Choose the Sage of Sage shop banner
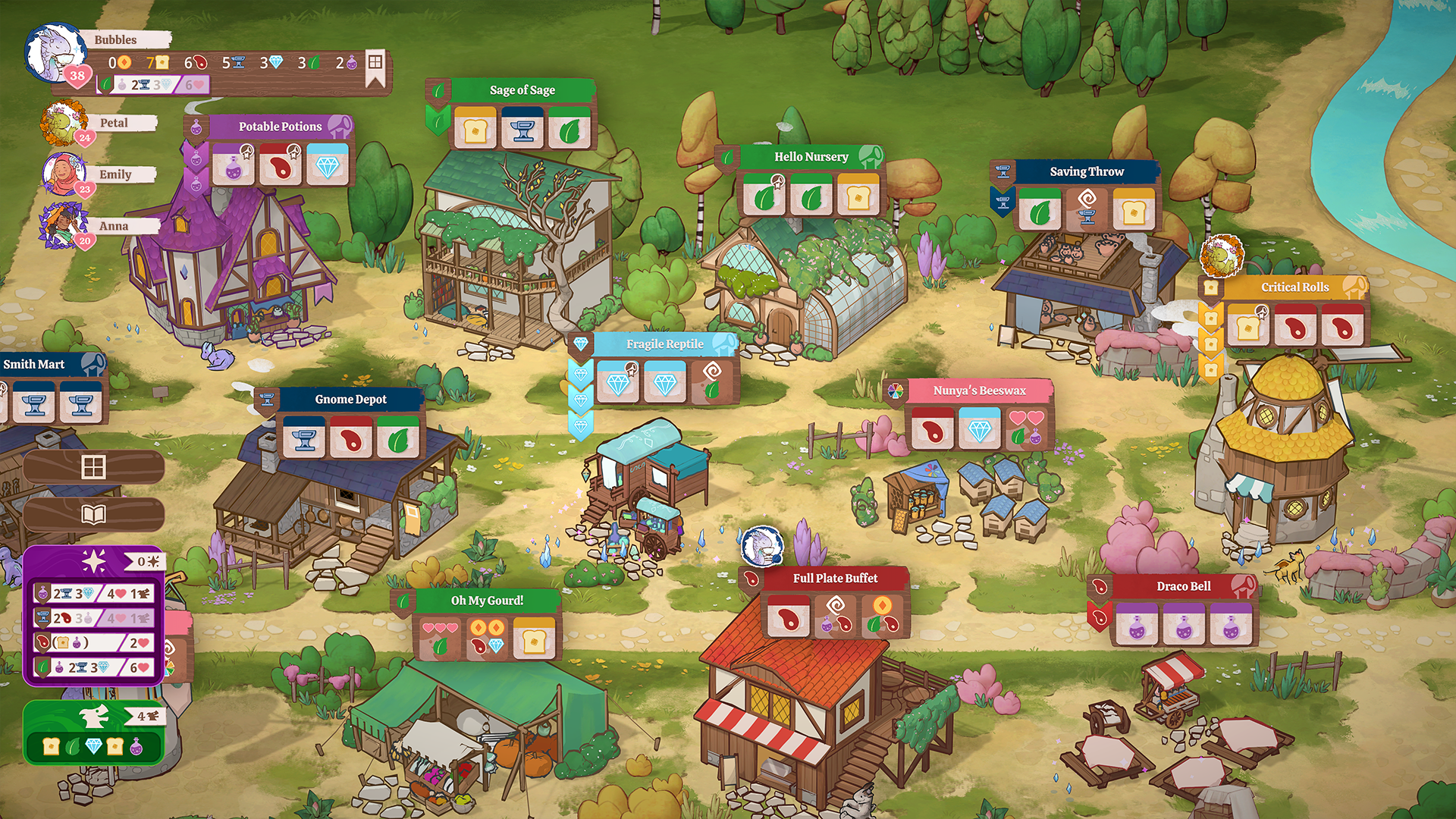This screenshot has height=819, width=1456. pyautogui.click(x=522, y=90)
